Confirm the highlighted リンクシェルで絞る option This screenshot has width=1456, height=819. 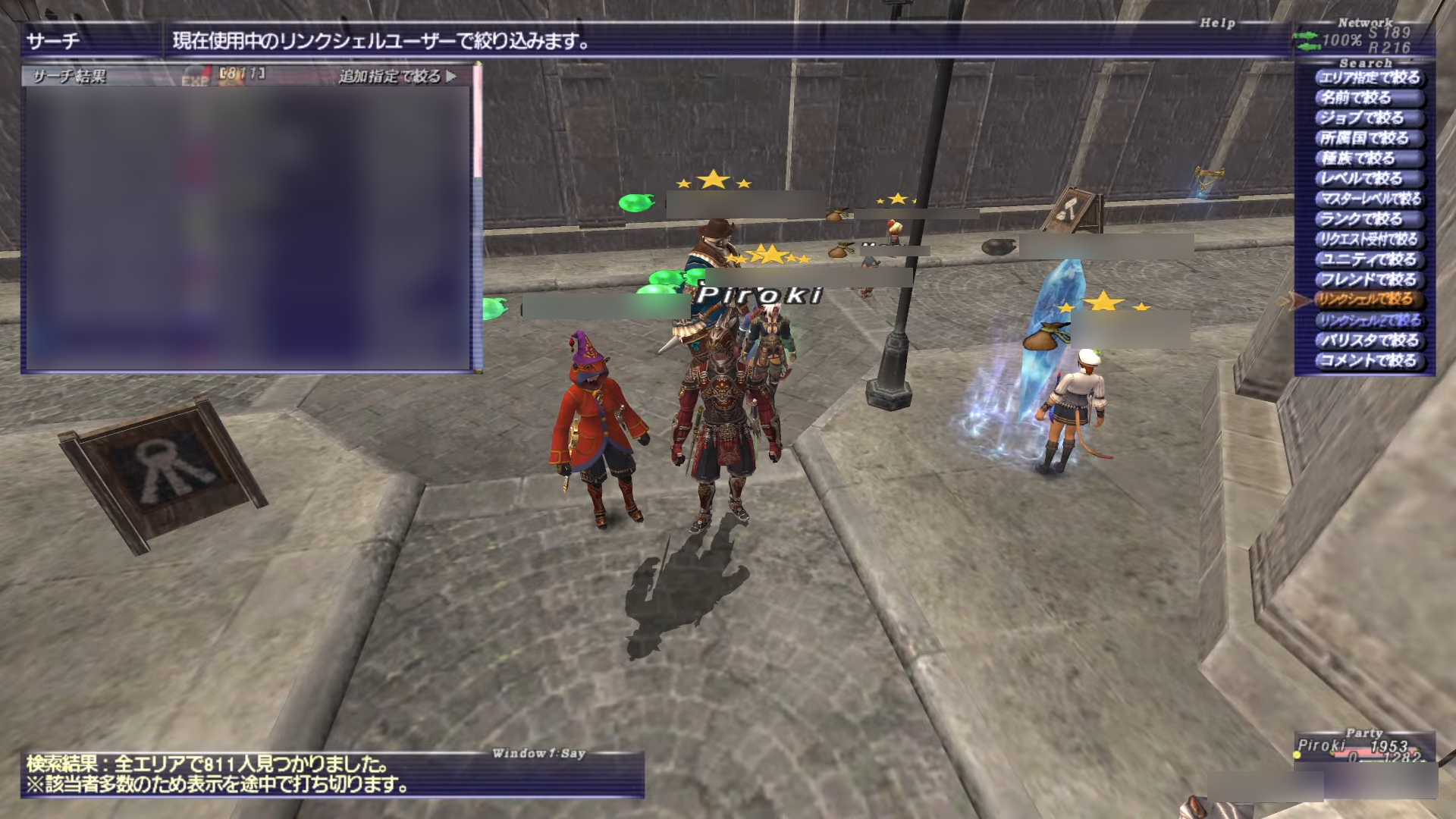tap(1365, 300)
